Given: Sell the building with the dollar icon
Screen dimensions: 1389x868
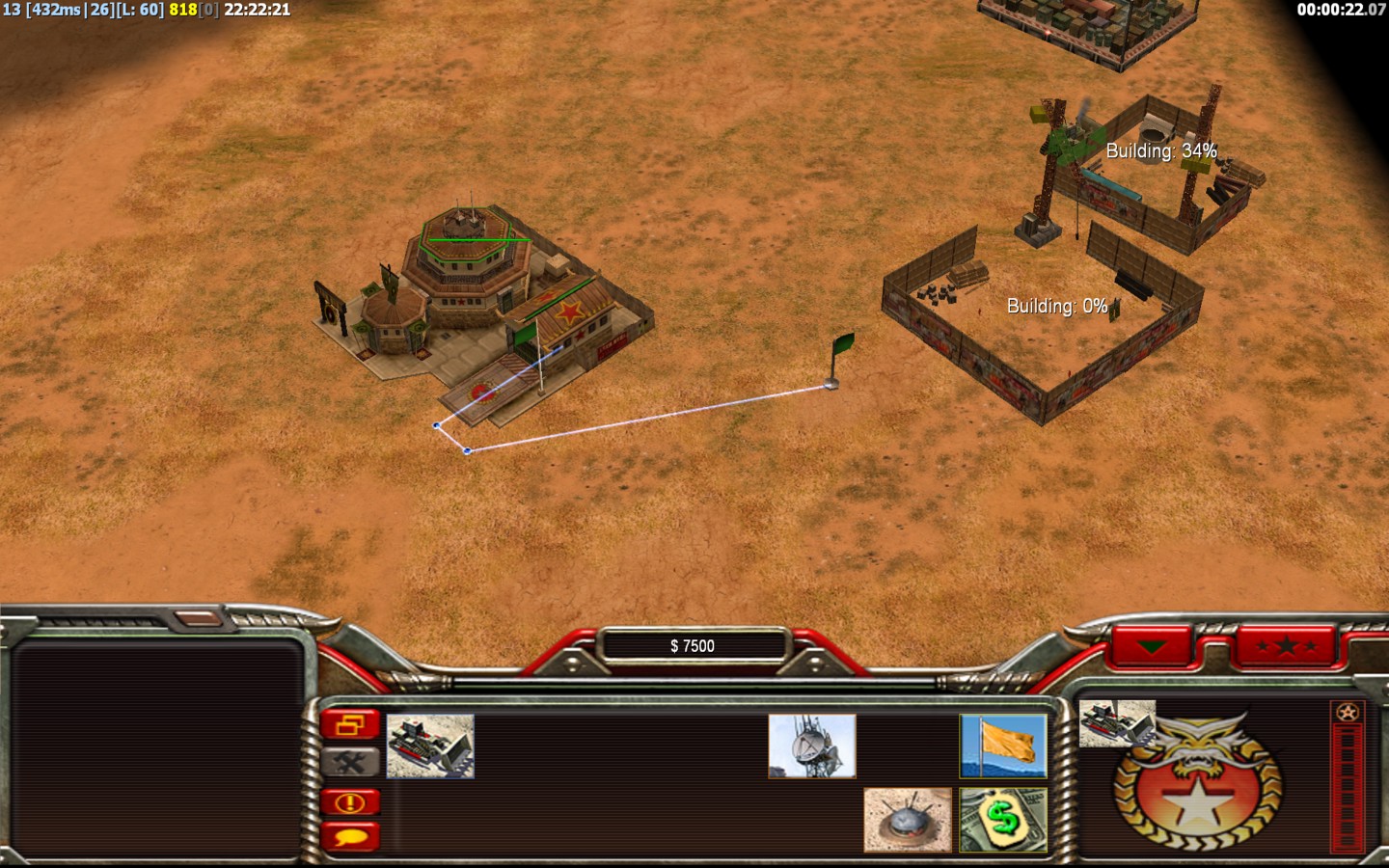Looking at the screenshot, I should [1003, 819].
